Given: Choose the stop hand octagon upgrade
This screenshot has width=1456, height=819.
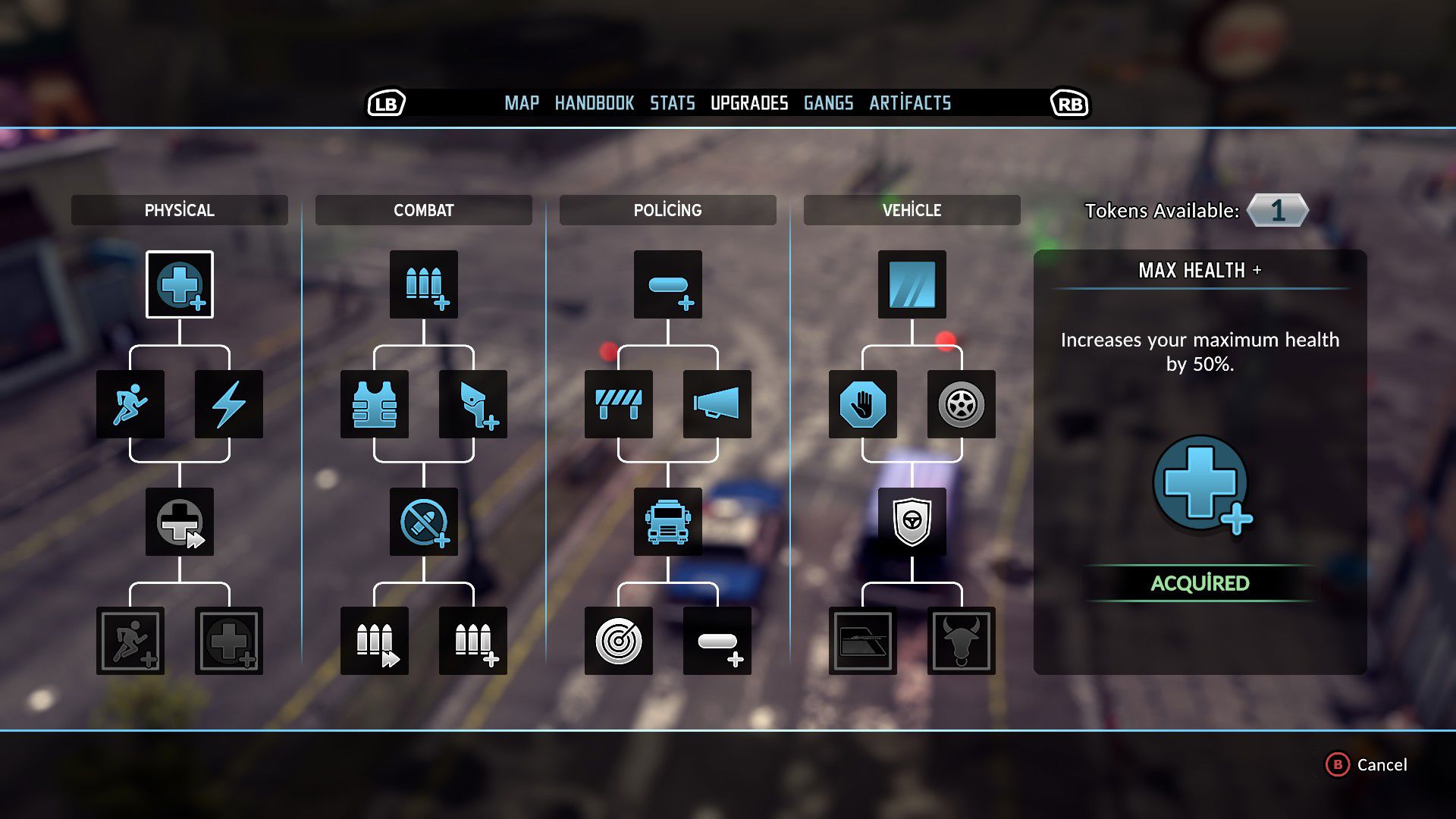Looking at the screenshot, I should click(863, 404).
